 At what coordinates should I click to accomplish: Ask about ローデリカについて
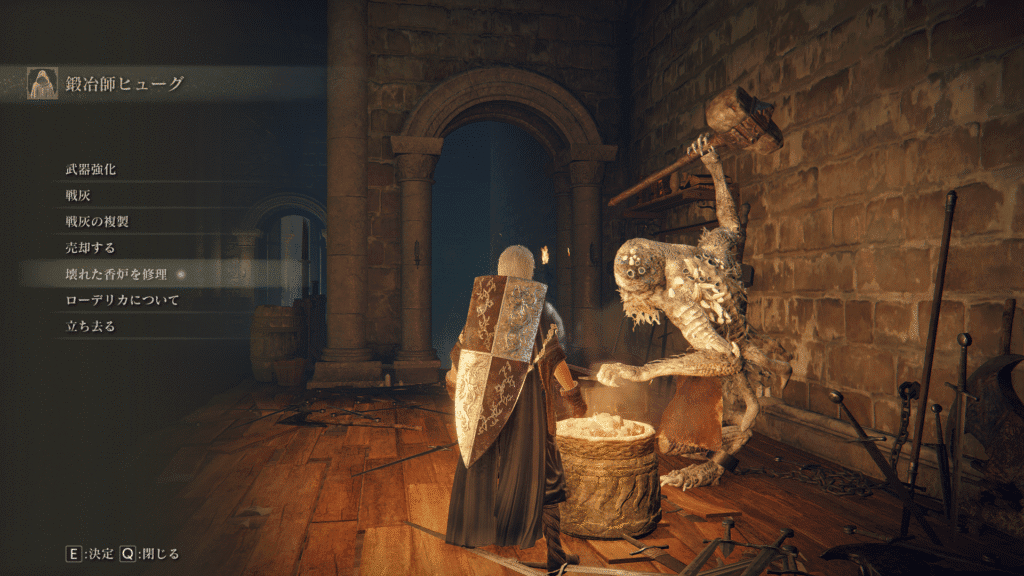coord(121,300)
